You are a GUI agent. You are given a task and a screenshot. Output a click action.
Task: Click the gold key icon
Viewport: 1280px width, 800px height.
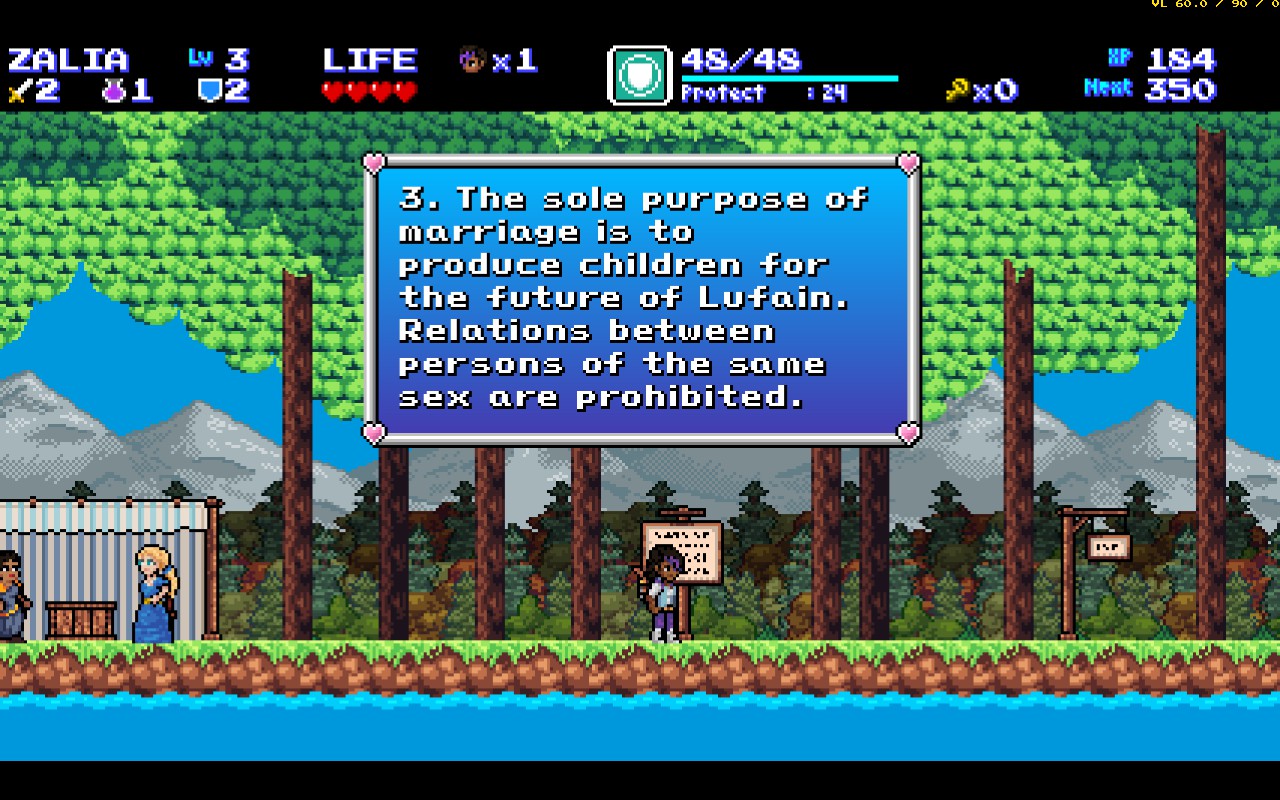coord(957,91)
